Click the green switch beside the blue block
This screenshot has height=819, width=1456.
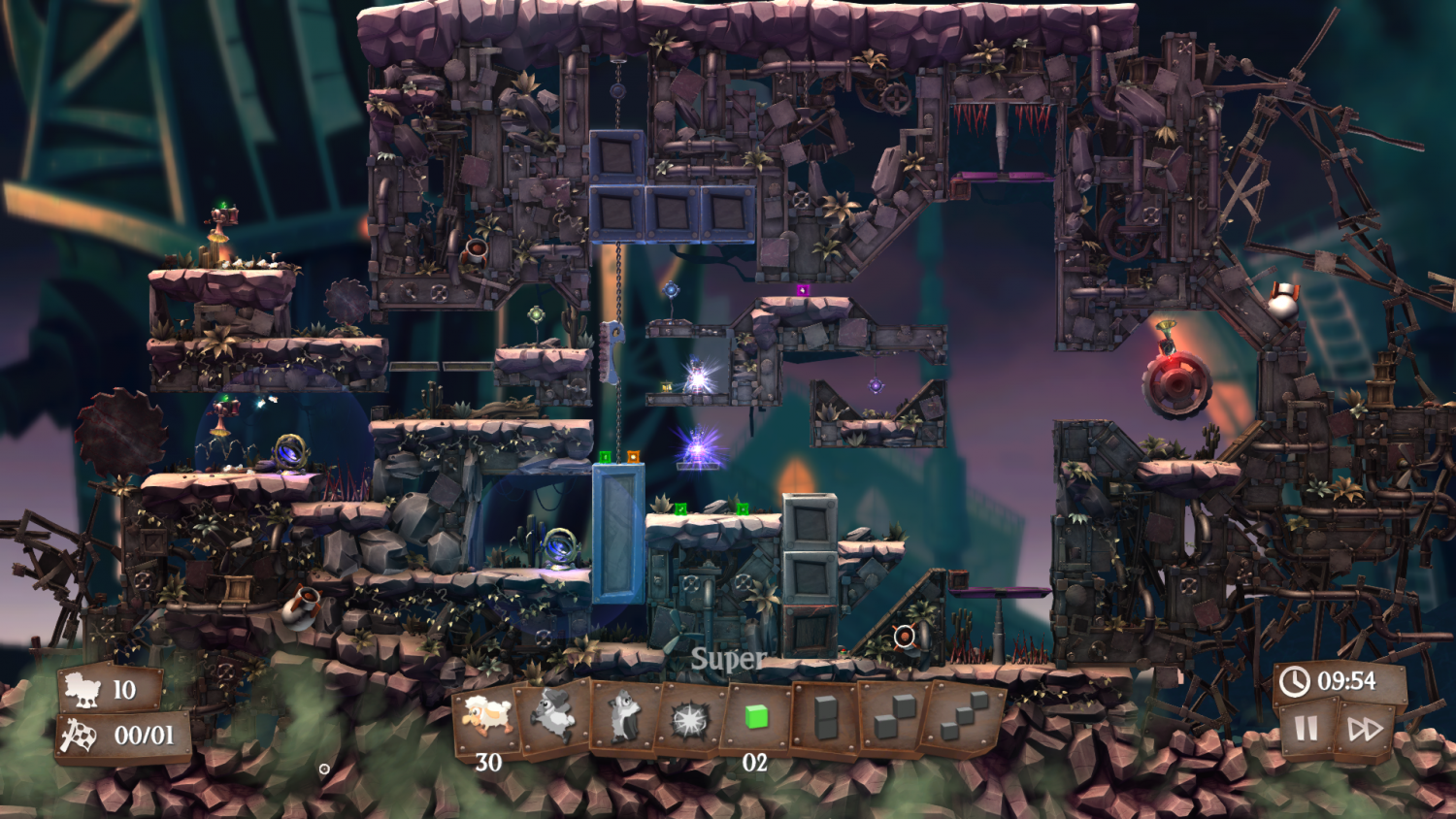click(606, 456)
